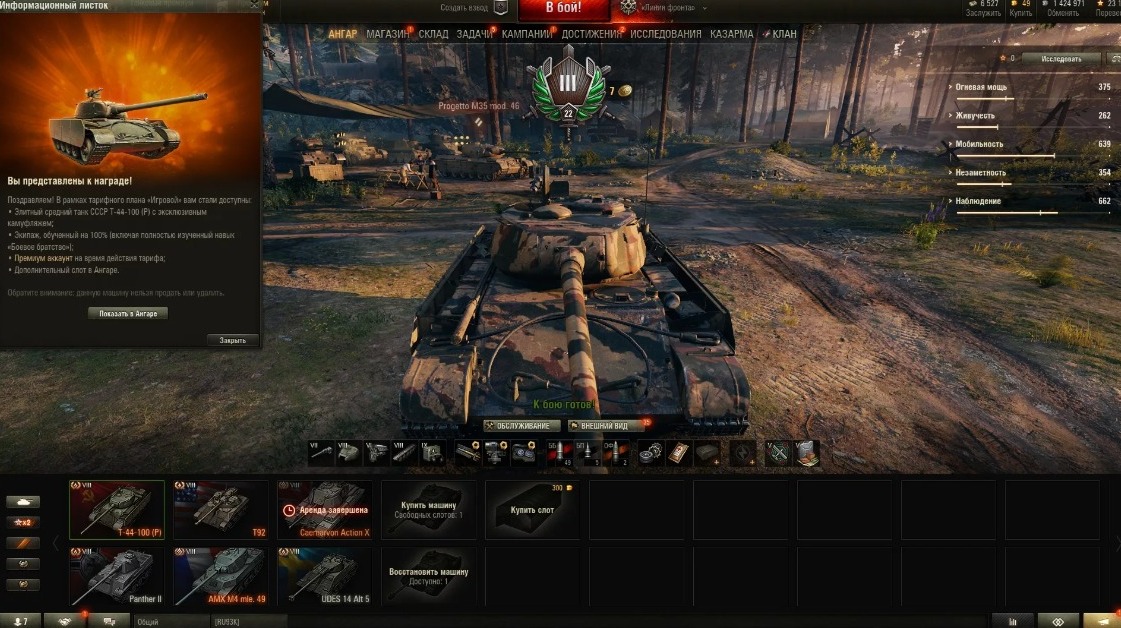This screenshot has height=628, width=1121.
Task: Click the «Исследовать» button above tank stats
Action: tap(1061, 59)
